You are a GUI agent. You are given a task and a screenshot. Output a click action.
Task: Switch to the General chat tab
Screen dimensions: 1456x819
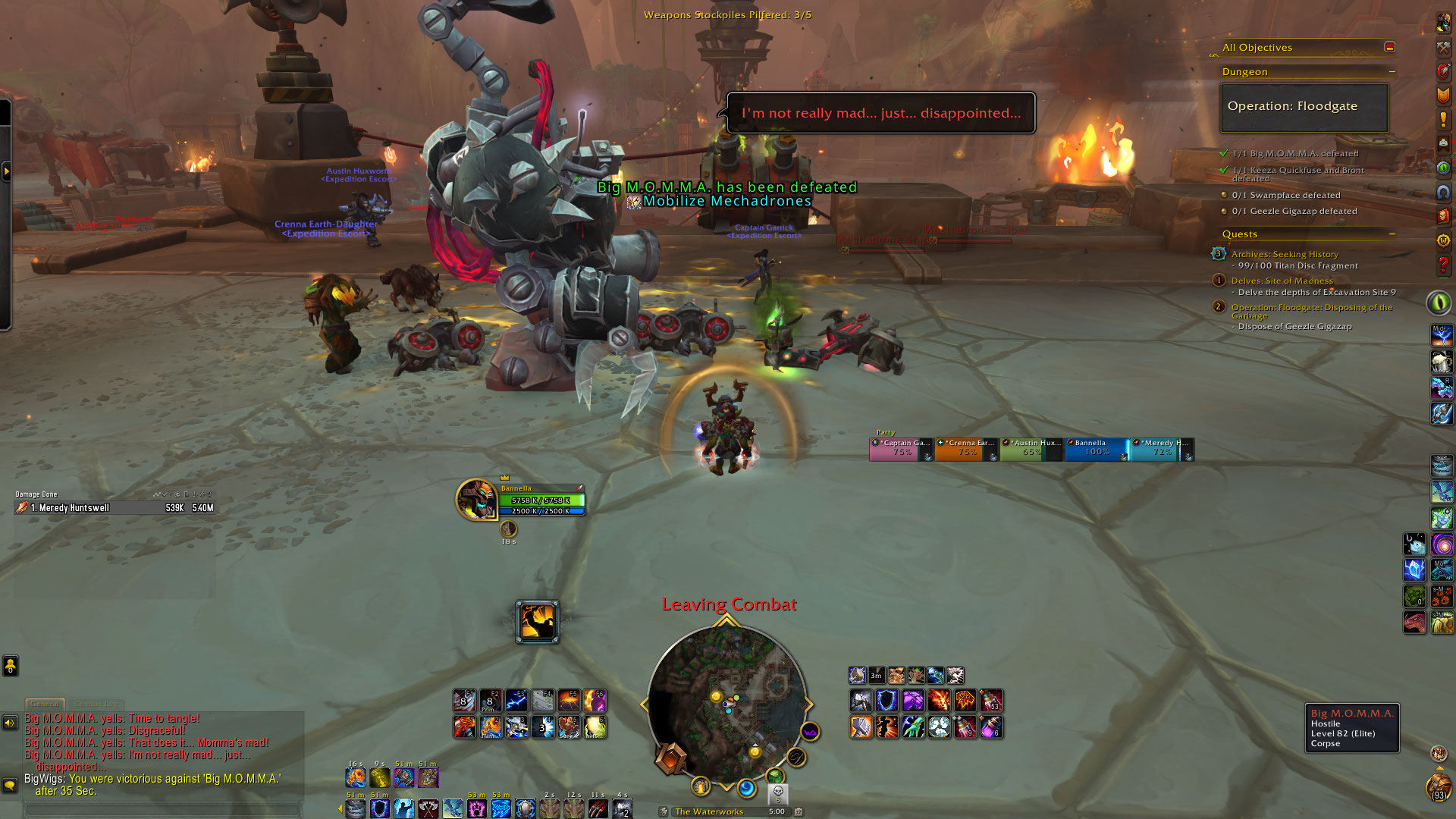[45, 704]
